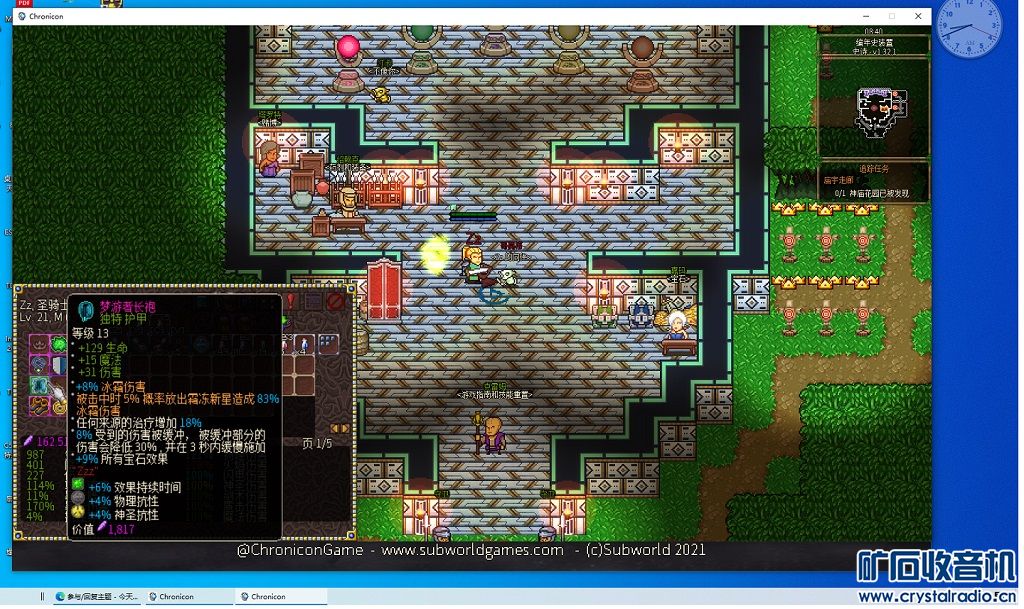The image size is (1024, 609).
Task: Select the tracked quest objective panel
Action: point(873,182)
